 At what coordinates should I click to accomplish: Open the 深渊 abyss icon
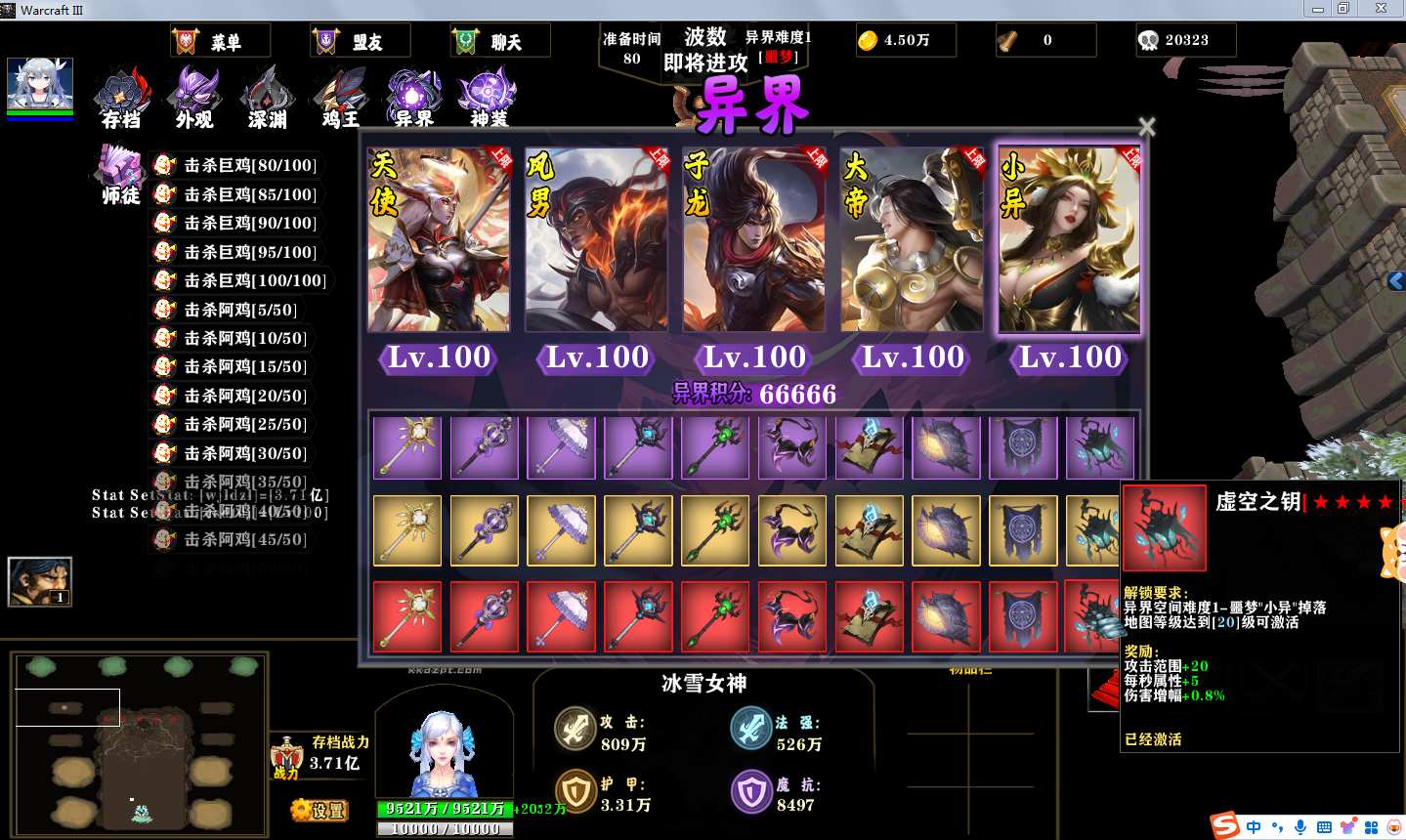pos(267,99)
